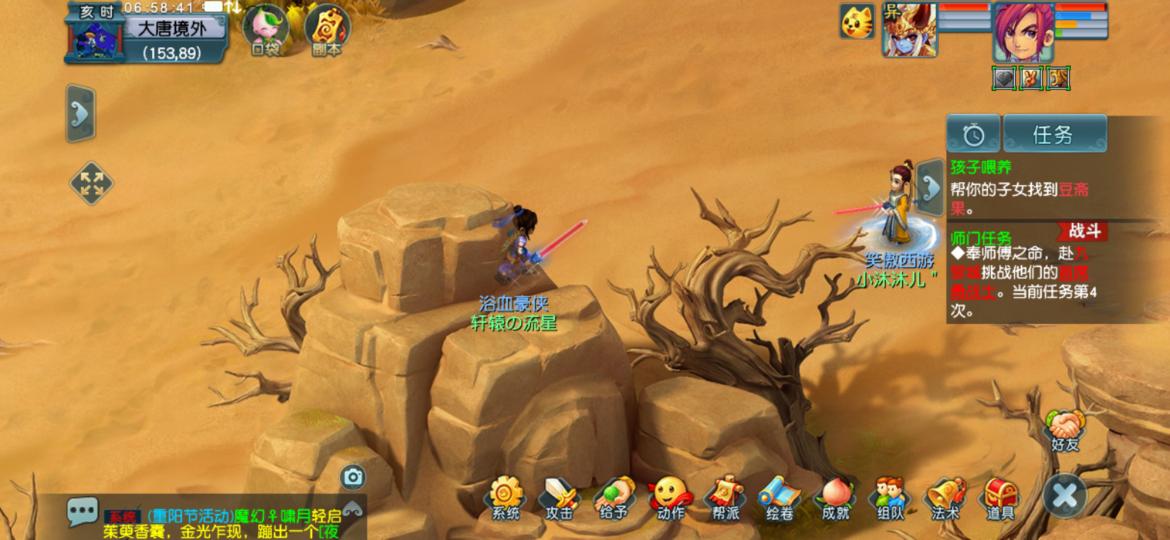Open the 道具 (Items) treasure chest
Image resolution: width=1170 pixels, height=540 pixels.
pos(1000,497)
